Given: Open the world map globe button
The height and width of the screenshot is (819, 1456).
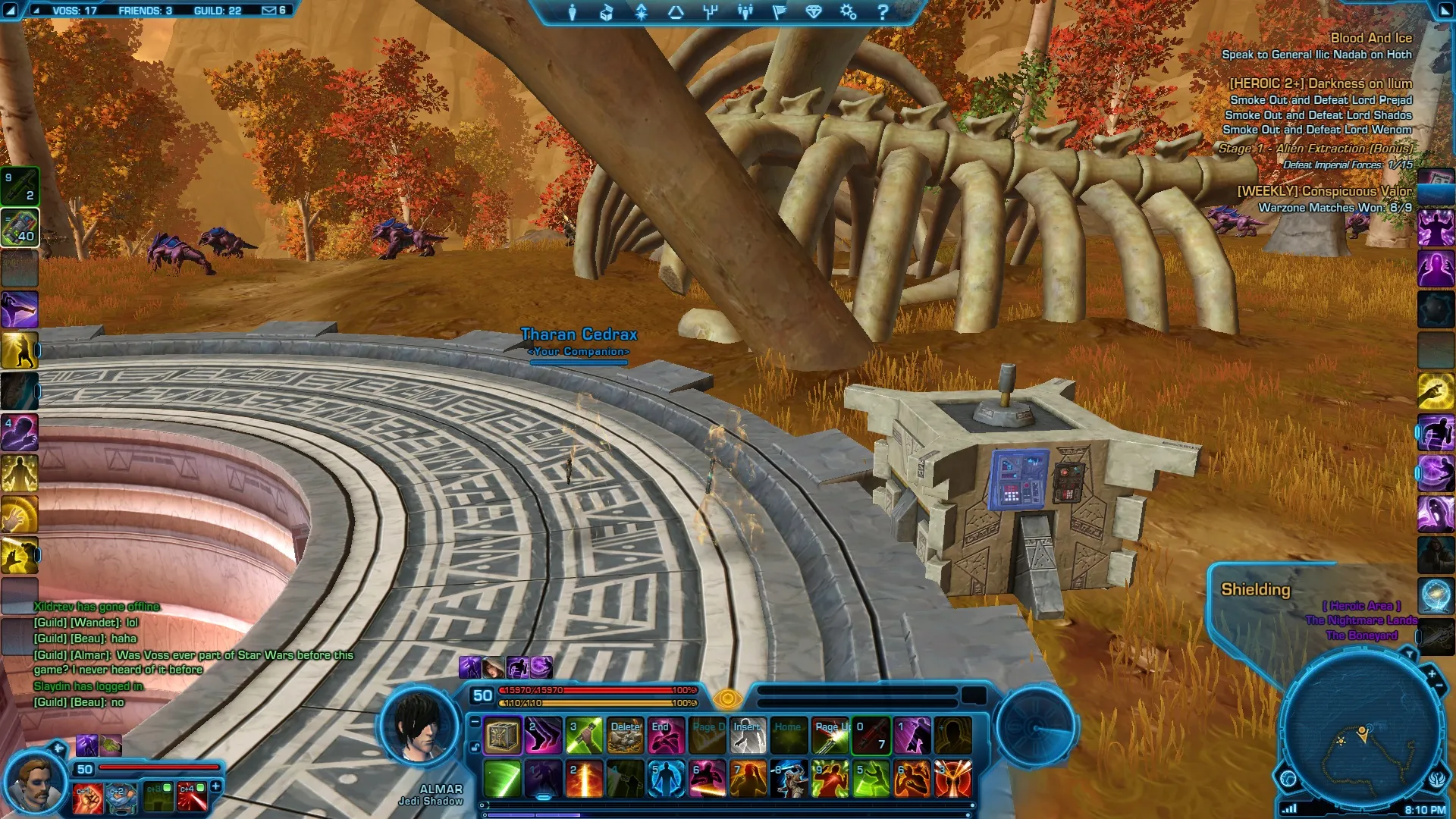Looking at the screenshot, I should (1288, 778).
